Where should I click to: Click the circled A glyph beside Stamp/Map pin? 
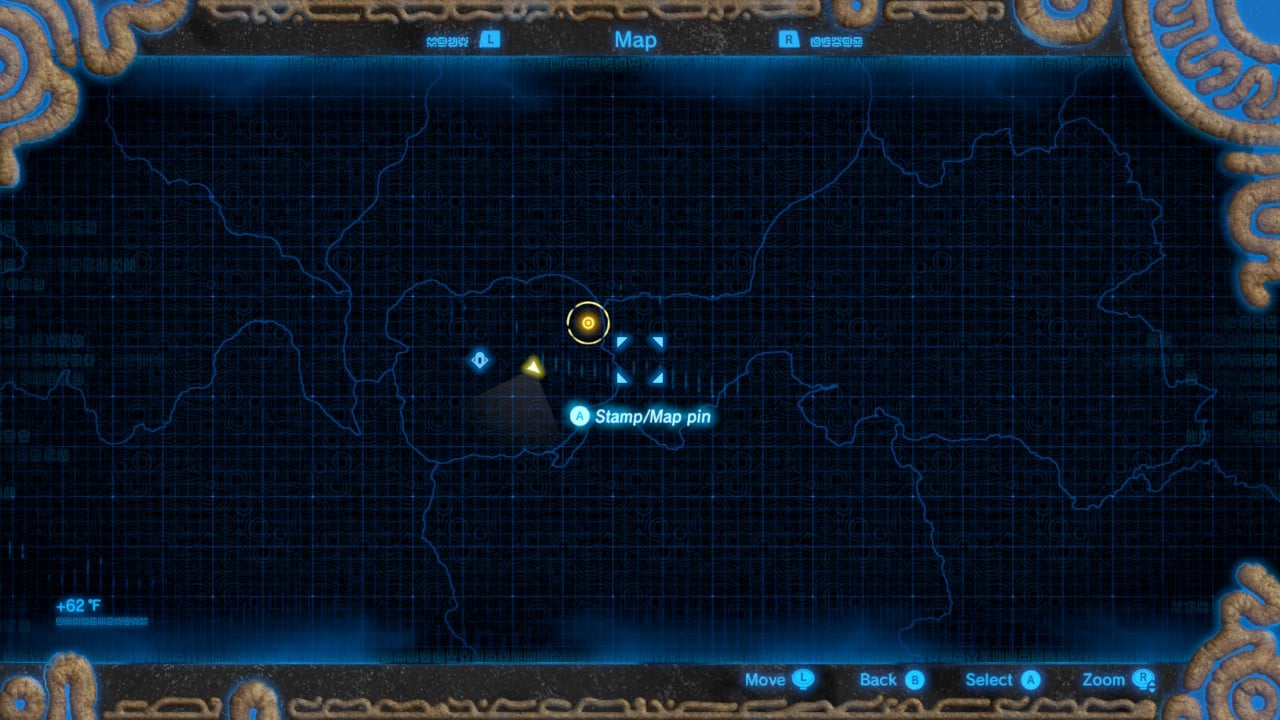pyautogui.click(x=580, y=417)
